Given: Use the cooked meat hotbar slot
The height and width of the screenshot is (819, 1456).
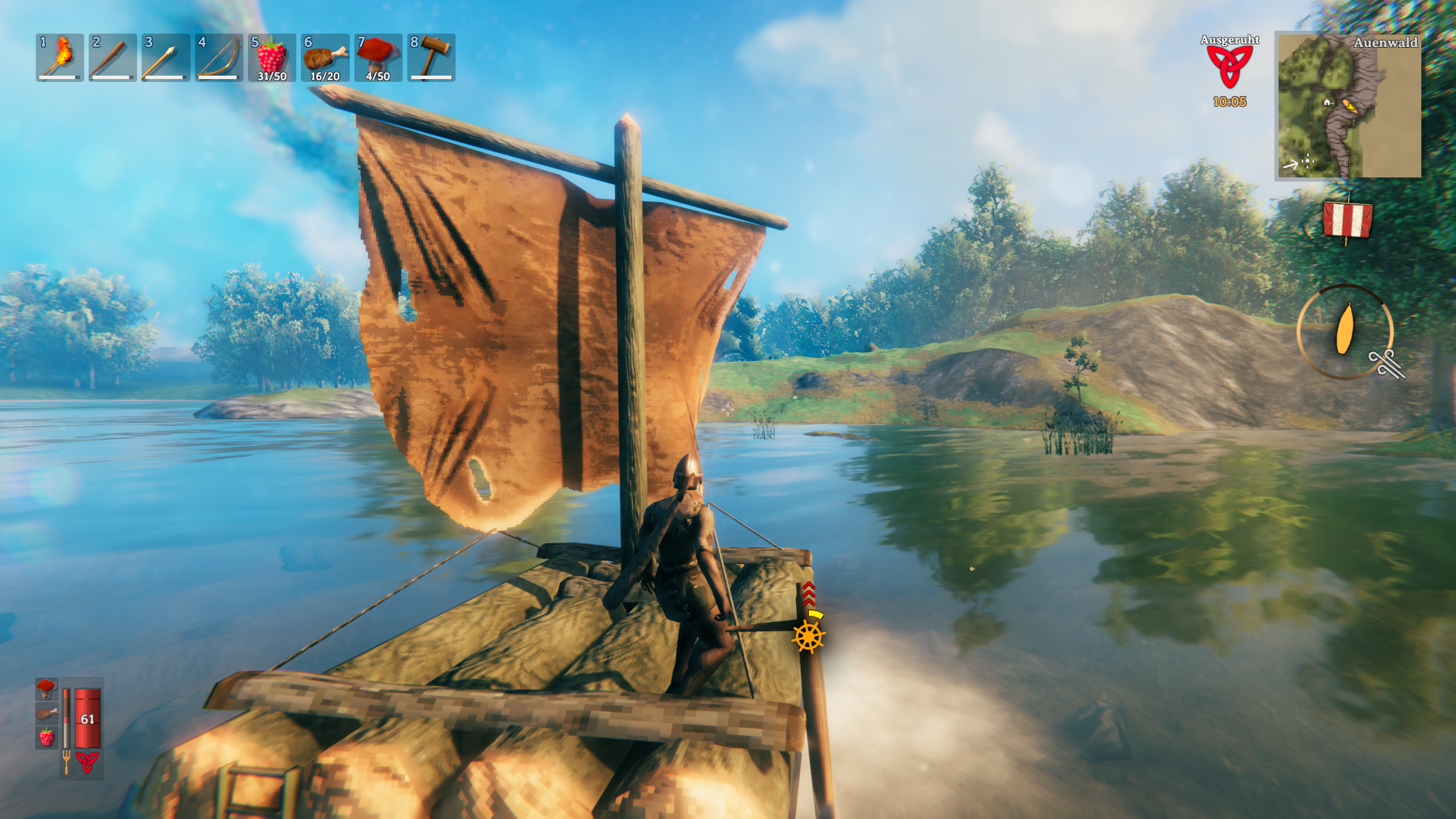Looking at the screenshot, I should [x=325, y=57].
